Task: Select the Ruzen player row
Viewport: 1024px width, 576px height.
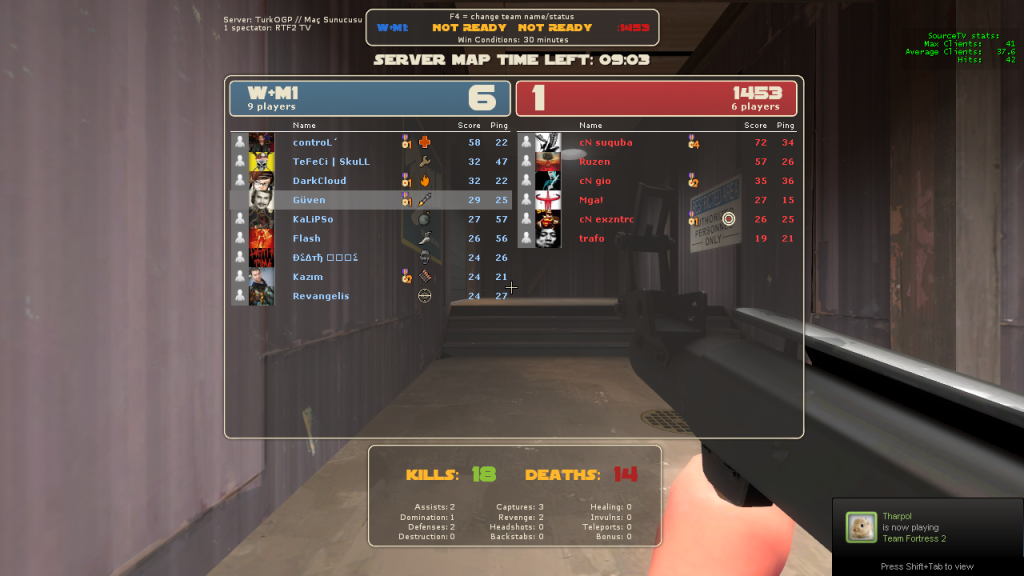Action: (594, 161)
